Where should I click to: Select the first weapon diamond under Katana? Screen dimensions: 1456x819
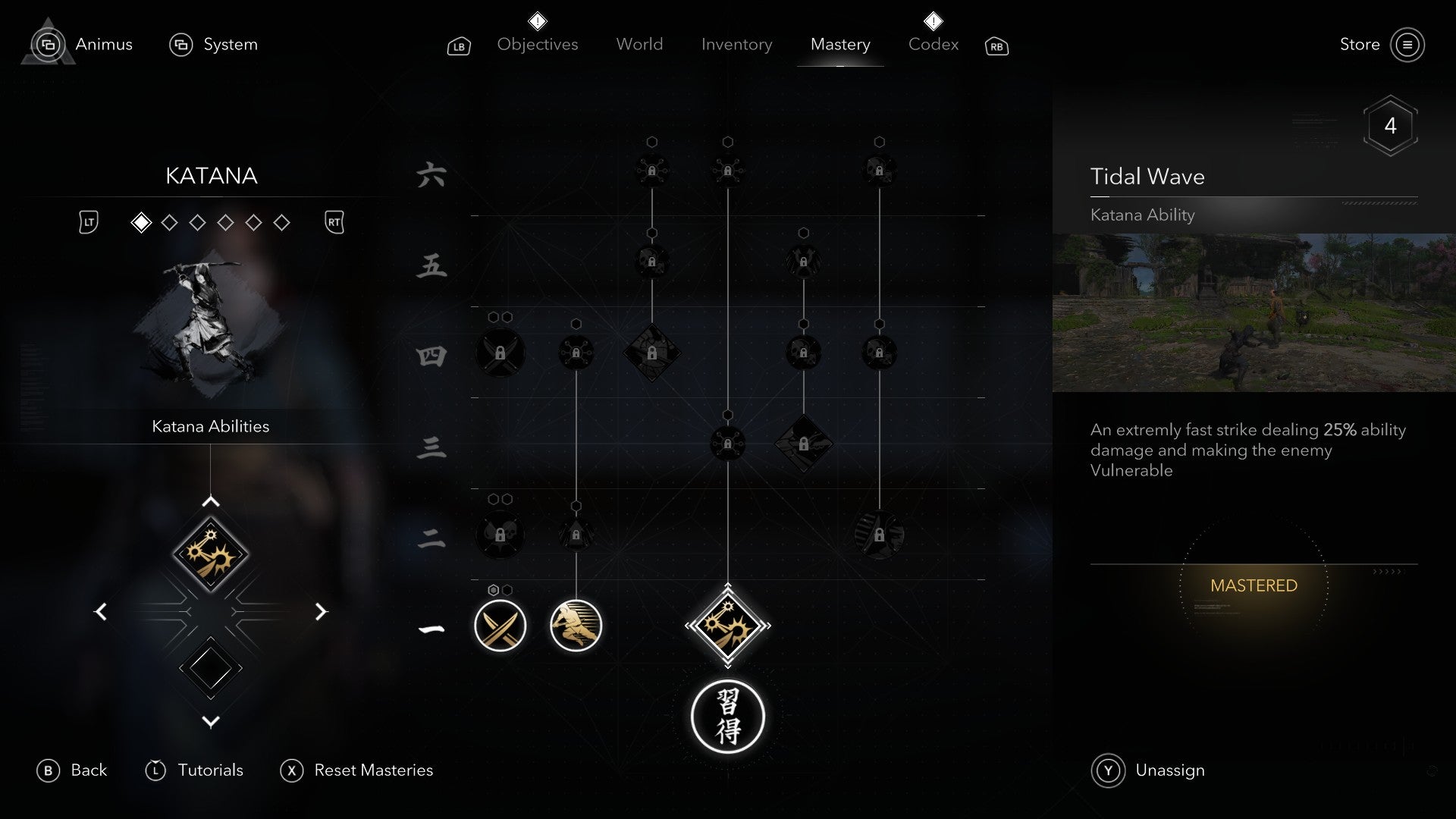141,222
